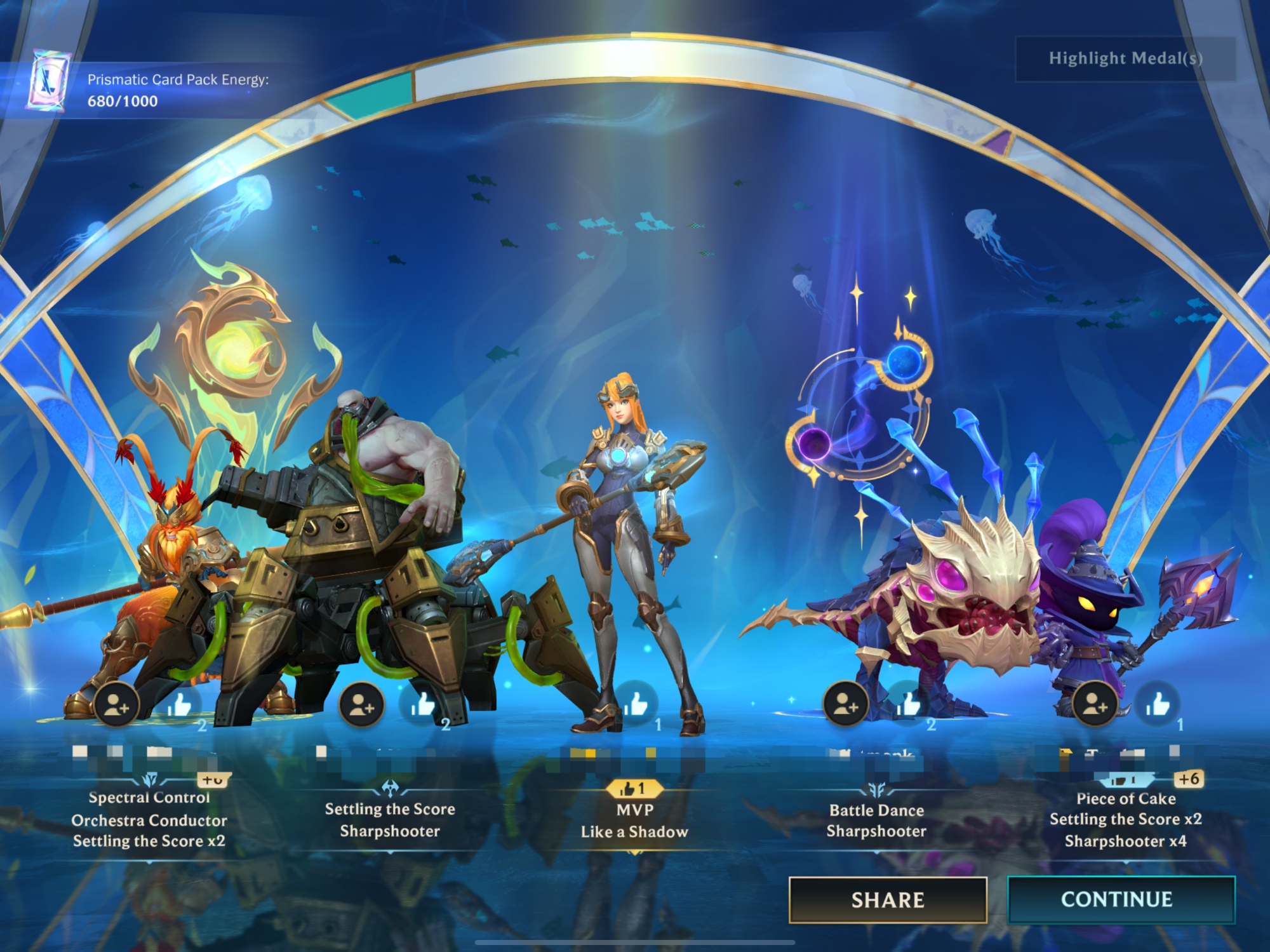1270x952 pixels.
Task: Add the Wukong player as friend
Action: pyautogui.click(x=117, y=704)
